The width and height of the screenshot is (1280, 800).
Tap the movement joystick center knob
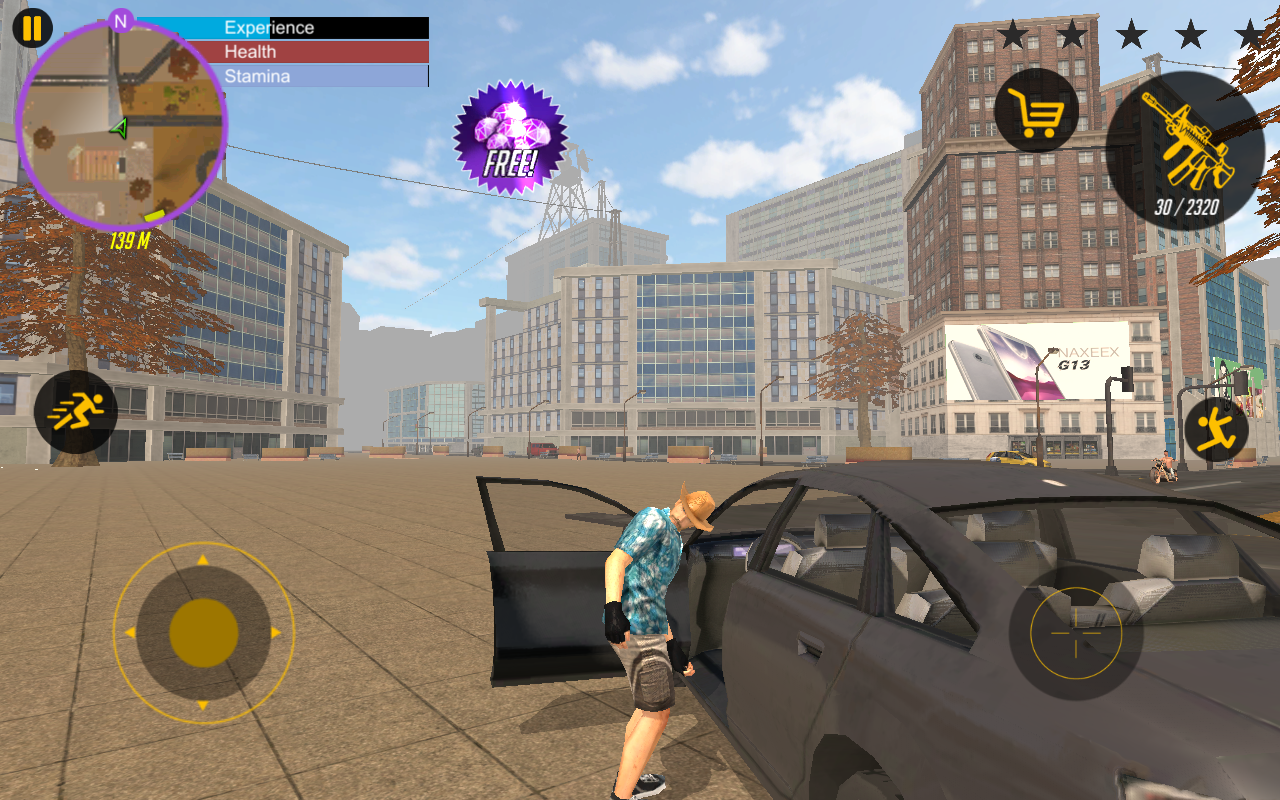click(204, 633)
